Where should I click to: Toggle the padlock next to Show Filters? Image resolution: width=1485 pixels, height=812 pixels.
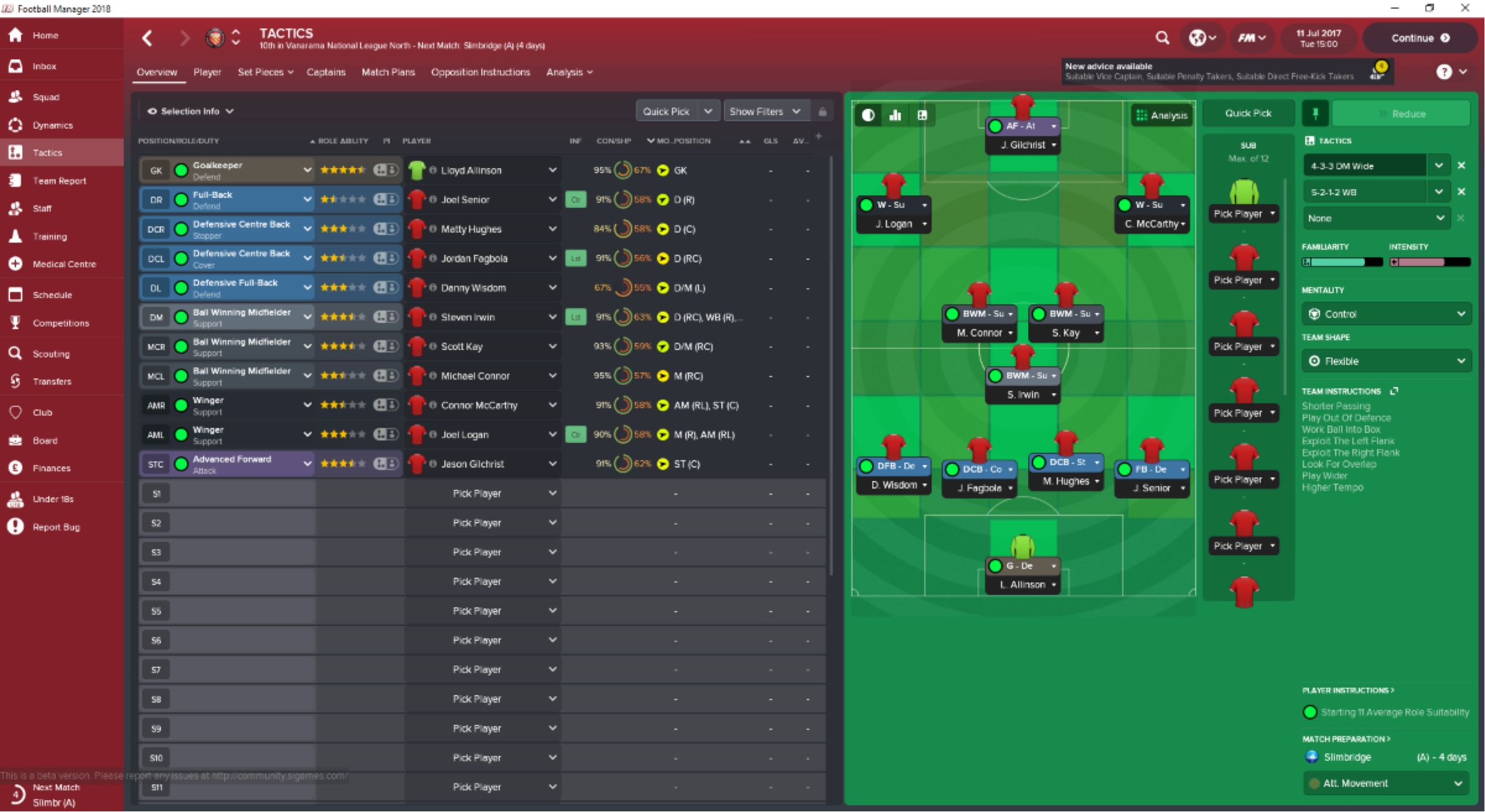(823, 110)
